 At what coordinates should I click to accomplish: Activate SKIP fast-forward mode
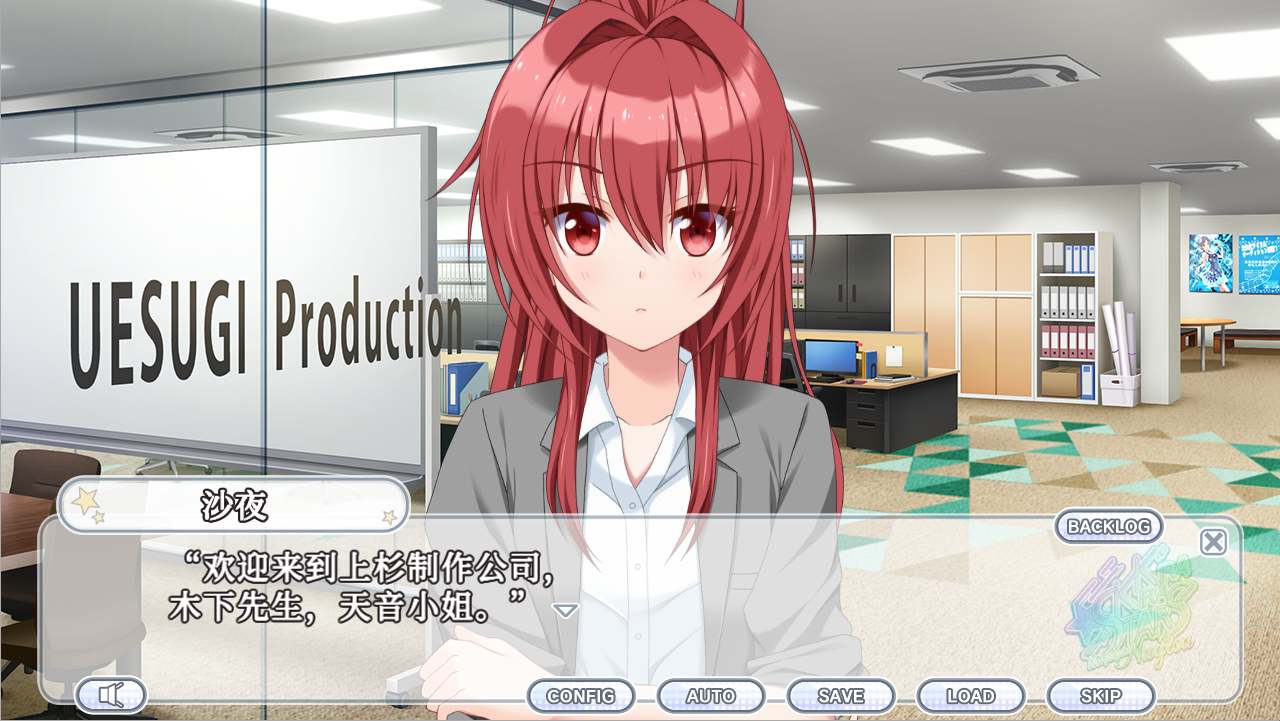click(1100, 695)
